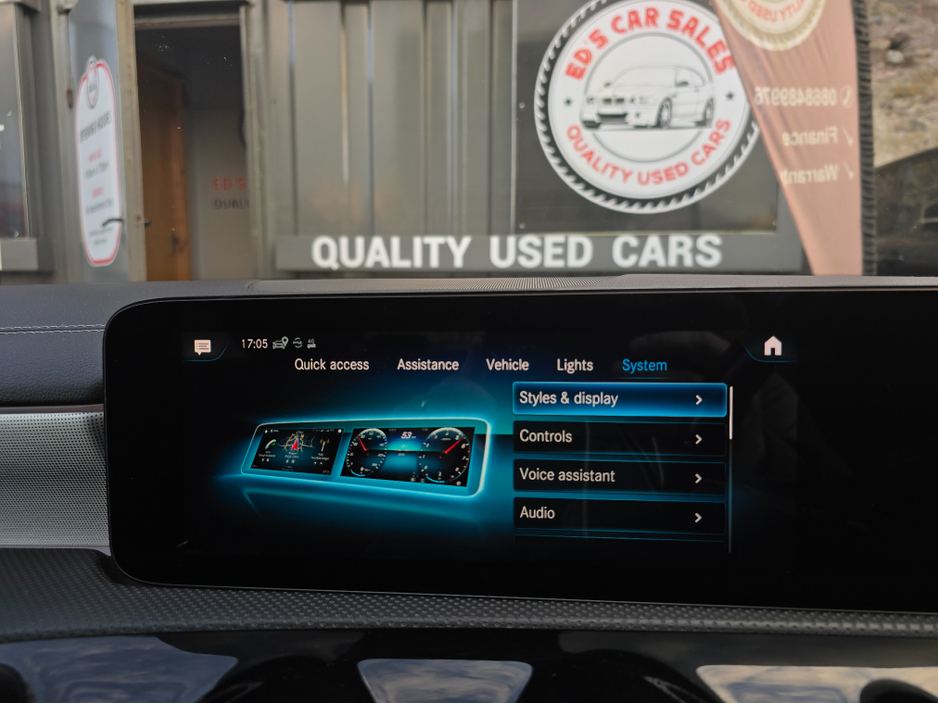Enter the Controls menu entry
Image resolution: width=938 pixels, height=704 pixels.
619,438
